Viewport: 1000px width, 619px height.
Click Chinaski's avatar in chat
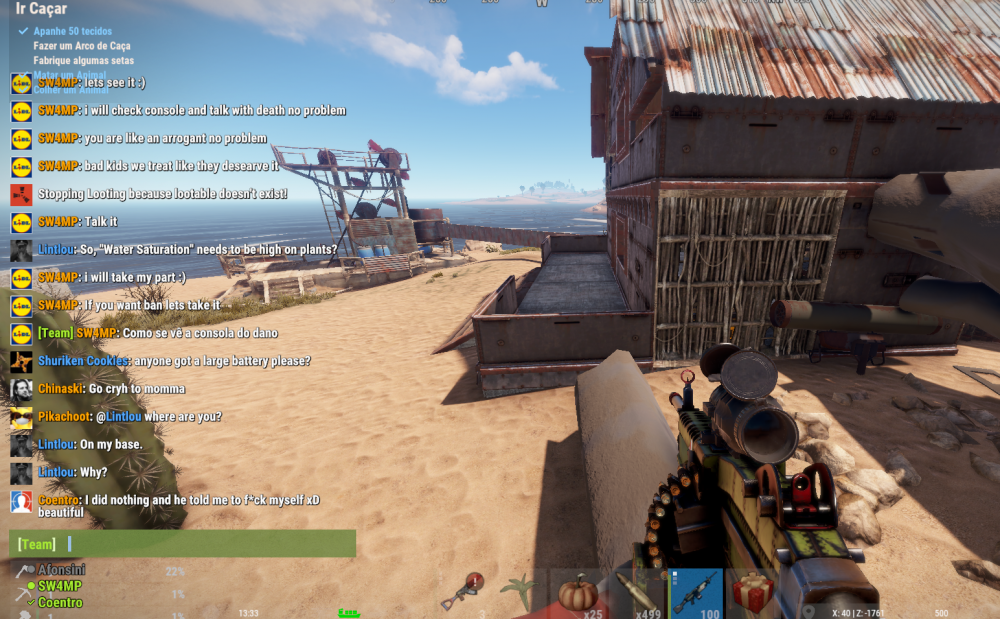click(21, 389)
